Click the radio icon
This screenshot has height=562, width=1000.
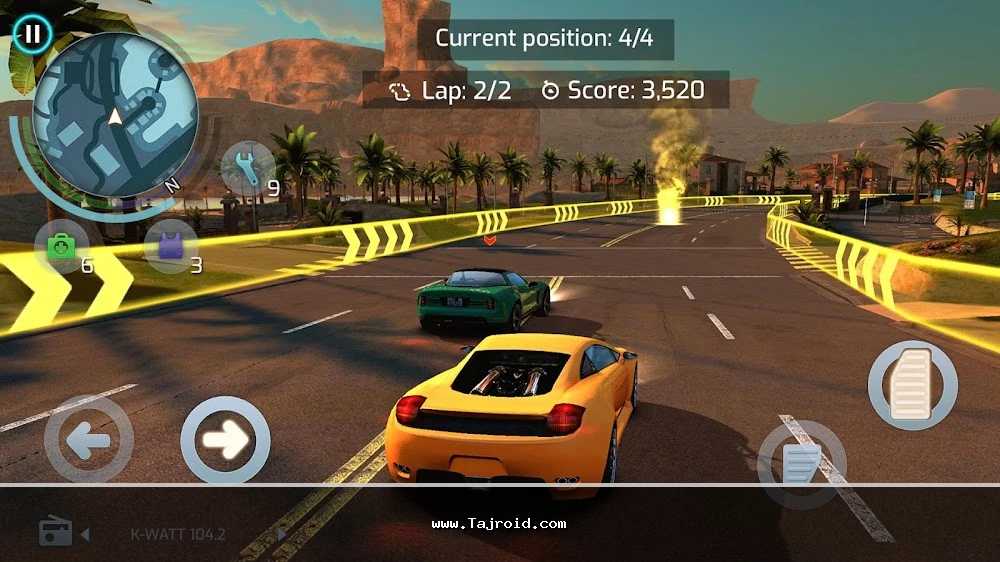[55, 532]
